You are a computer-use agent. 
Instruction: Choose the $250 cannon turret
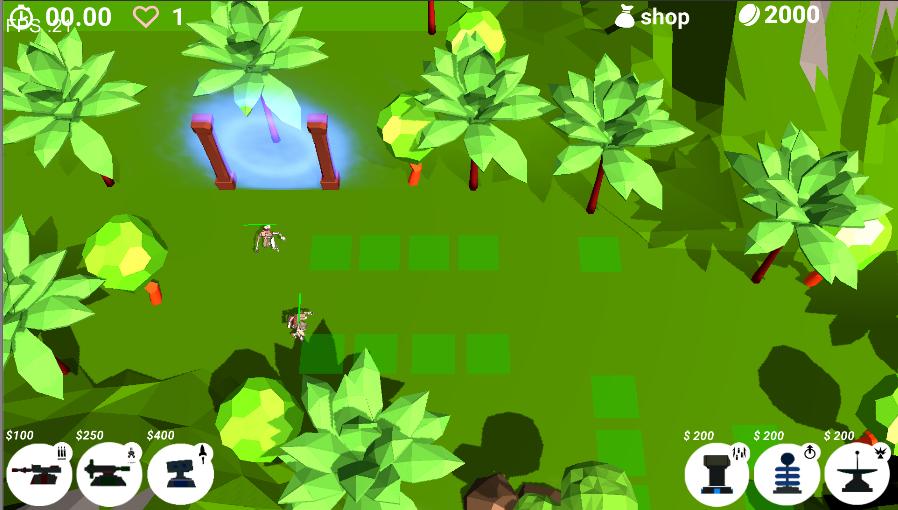point(109,472)
